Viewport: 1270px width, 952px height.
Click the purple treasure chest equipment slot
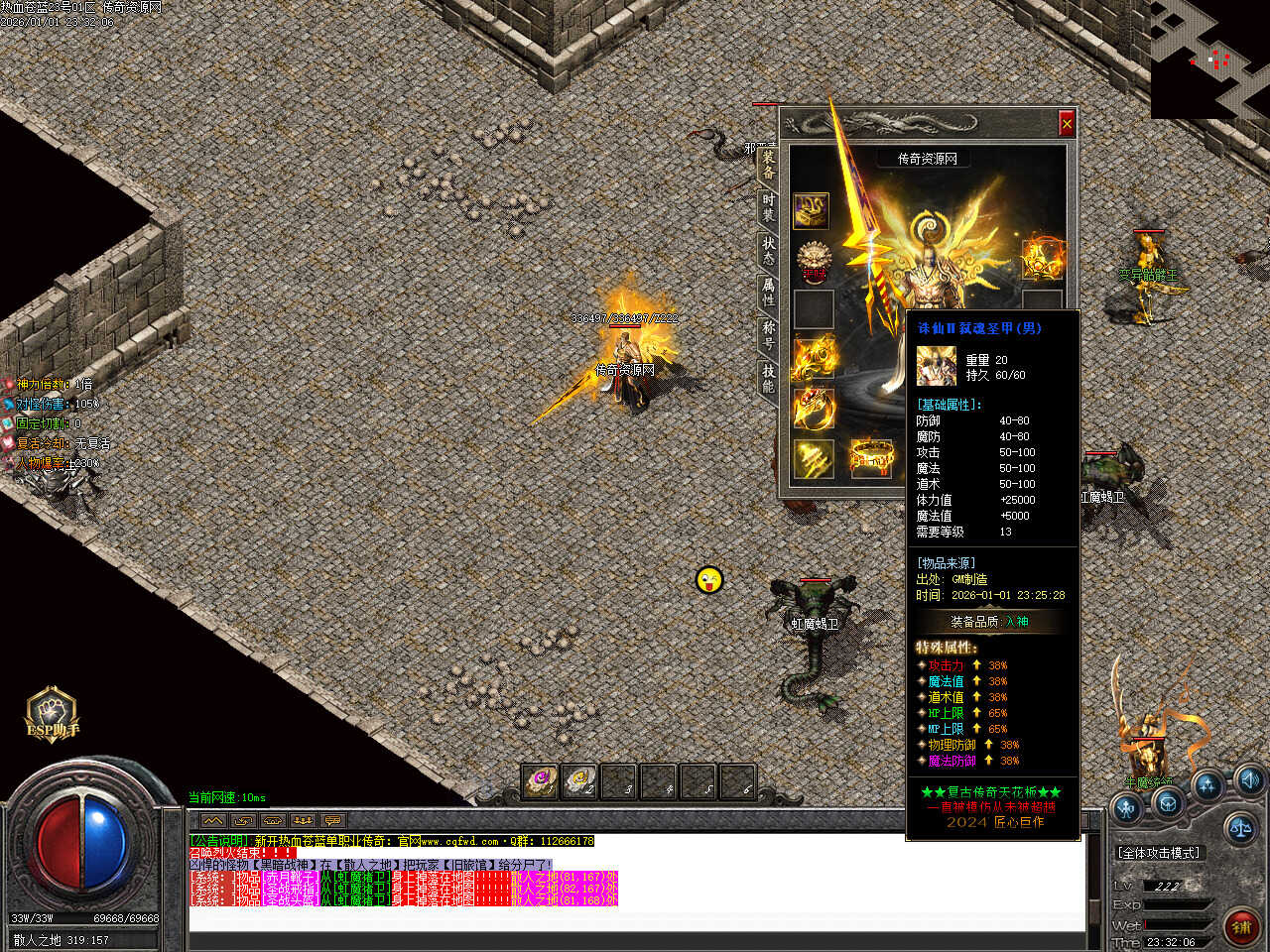tap(812, 211)
